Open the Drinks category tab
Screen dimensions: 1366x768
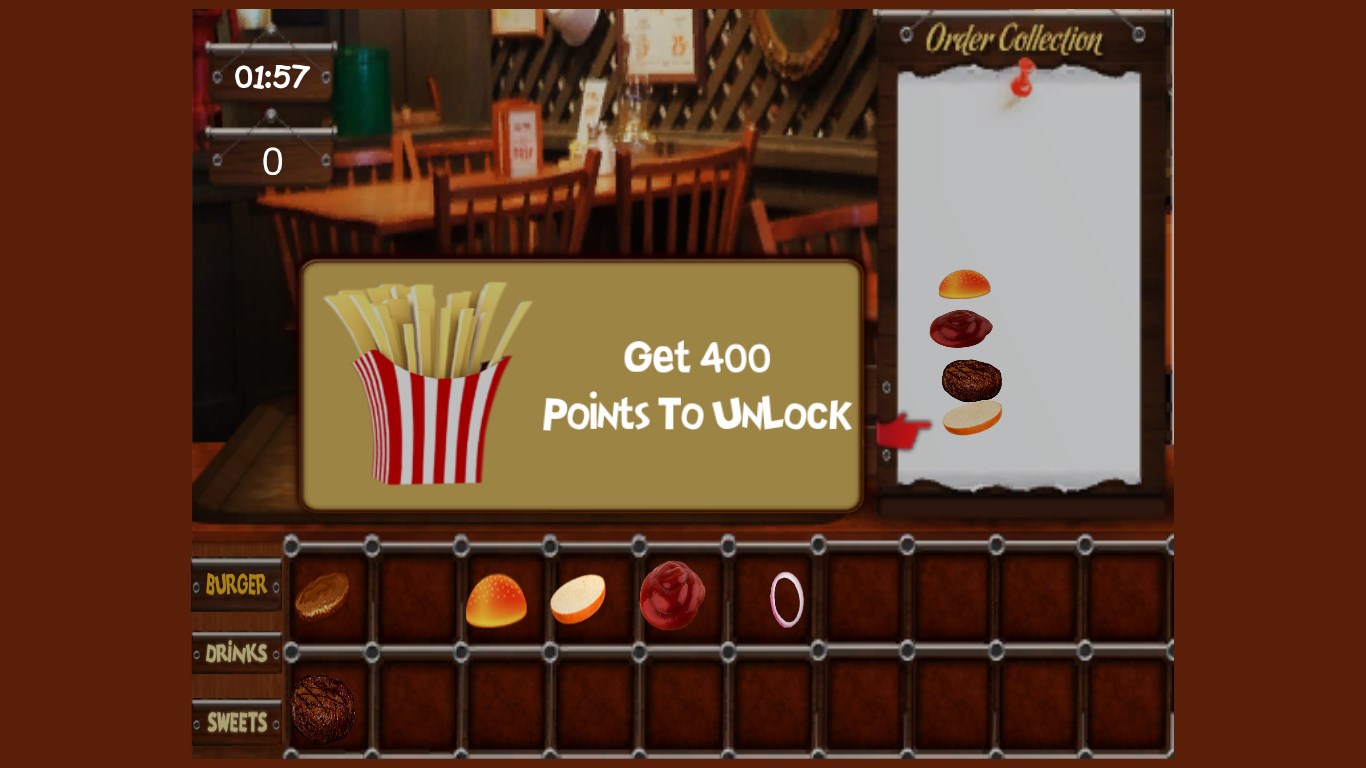coord(236,653)
